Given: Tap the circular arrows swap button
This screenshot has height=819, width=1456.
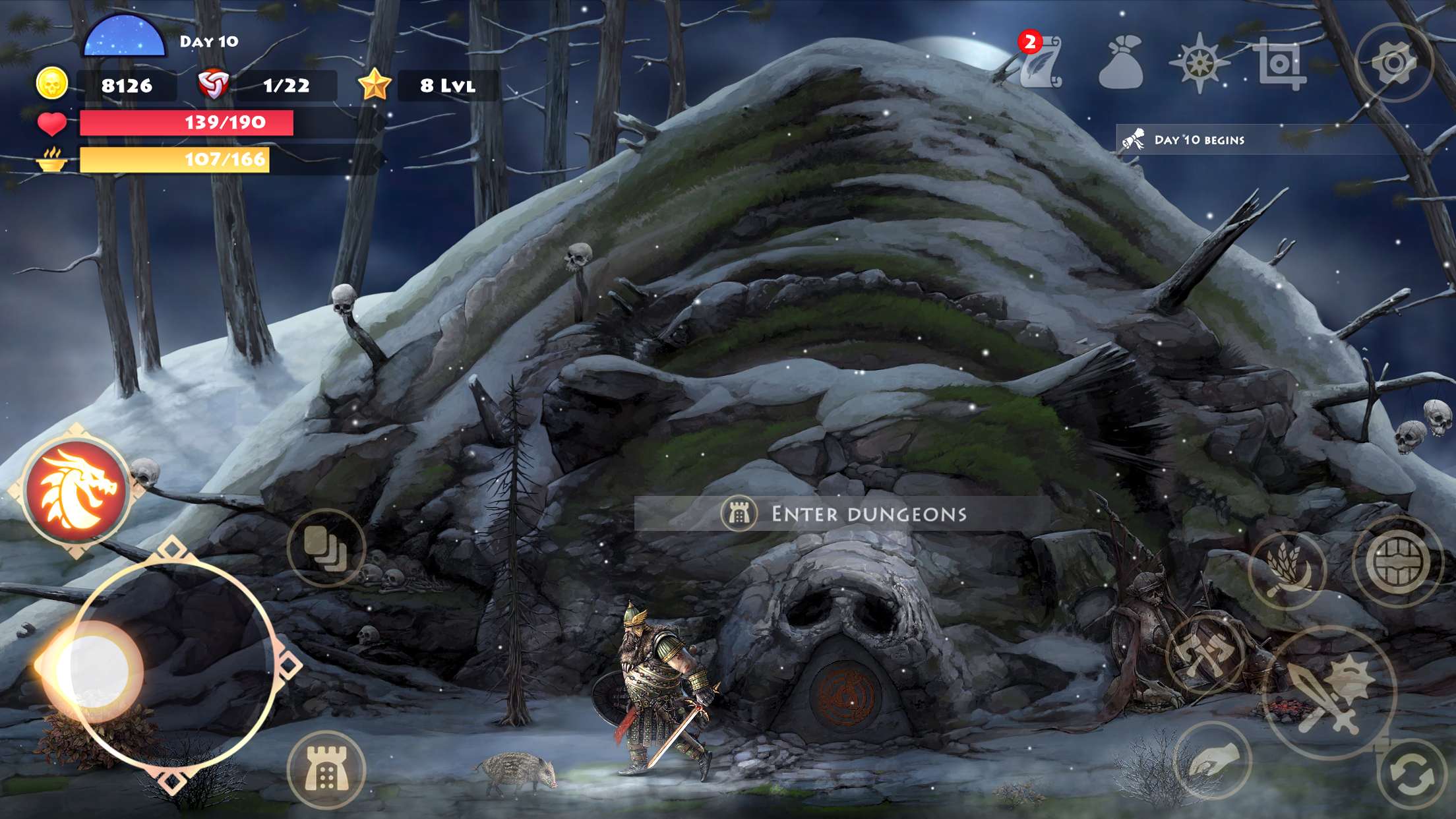Looking at the screenshot, I should pyautogui.click(x=1411, y=775).
